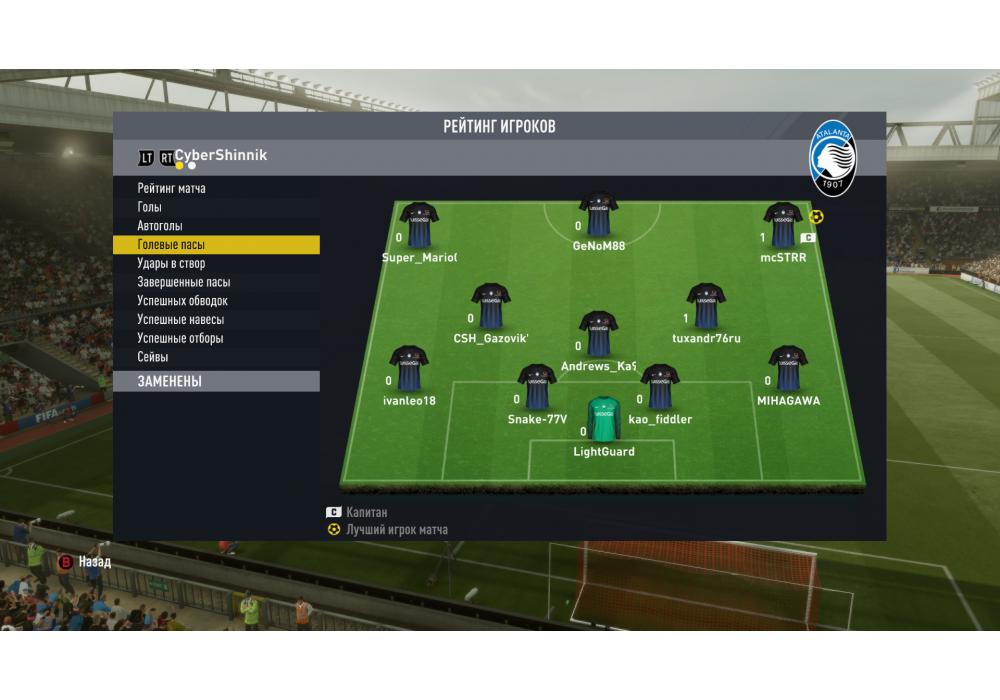
Task: Click the GeNoM88 player shirt
Action: pos(598,214)
